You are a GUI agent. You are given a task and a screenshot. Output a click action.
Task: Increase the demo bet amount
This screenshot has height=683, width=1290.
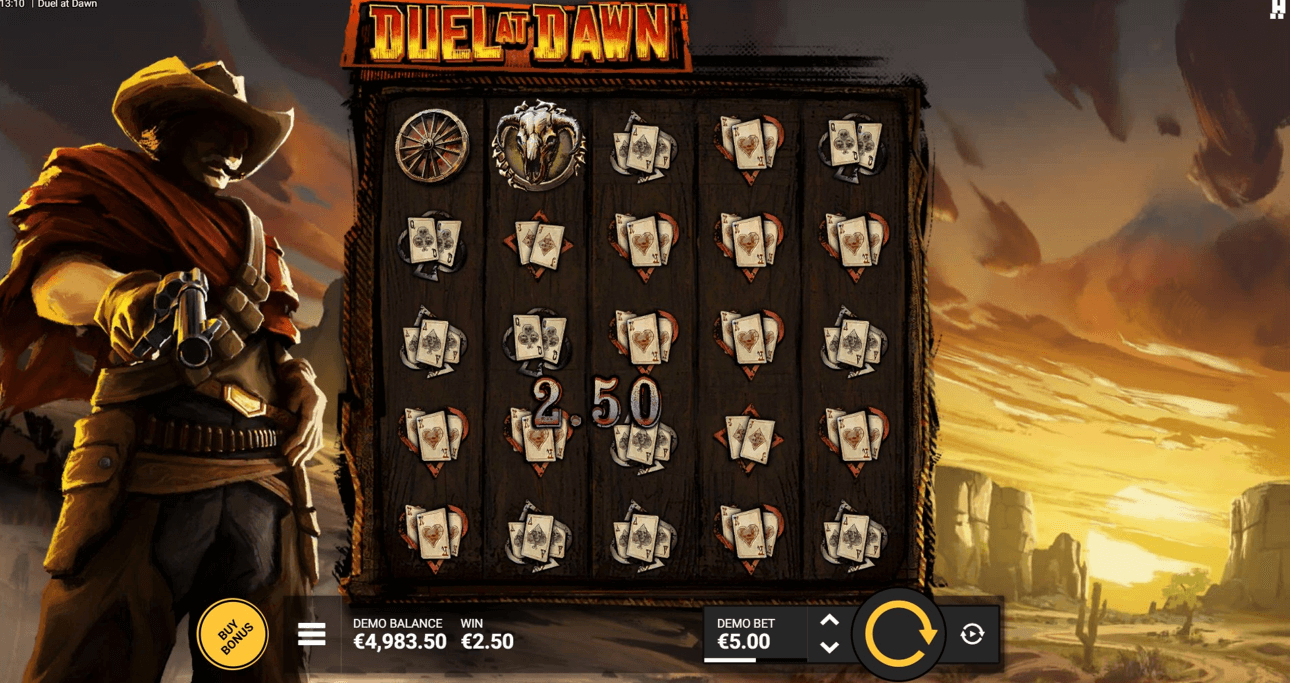click(x=829, y=620)
